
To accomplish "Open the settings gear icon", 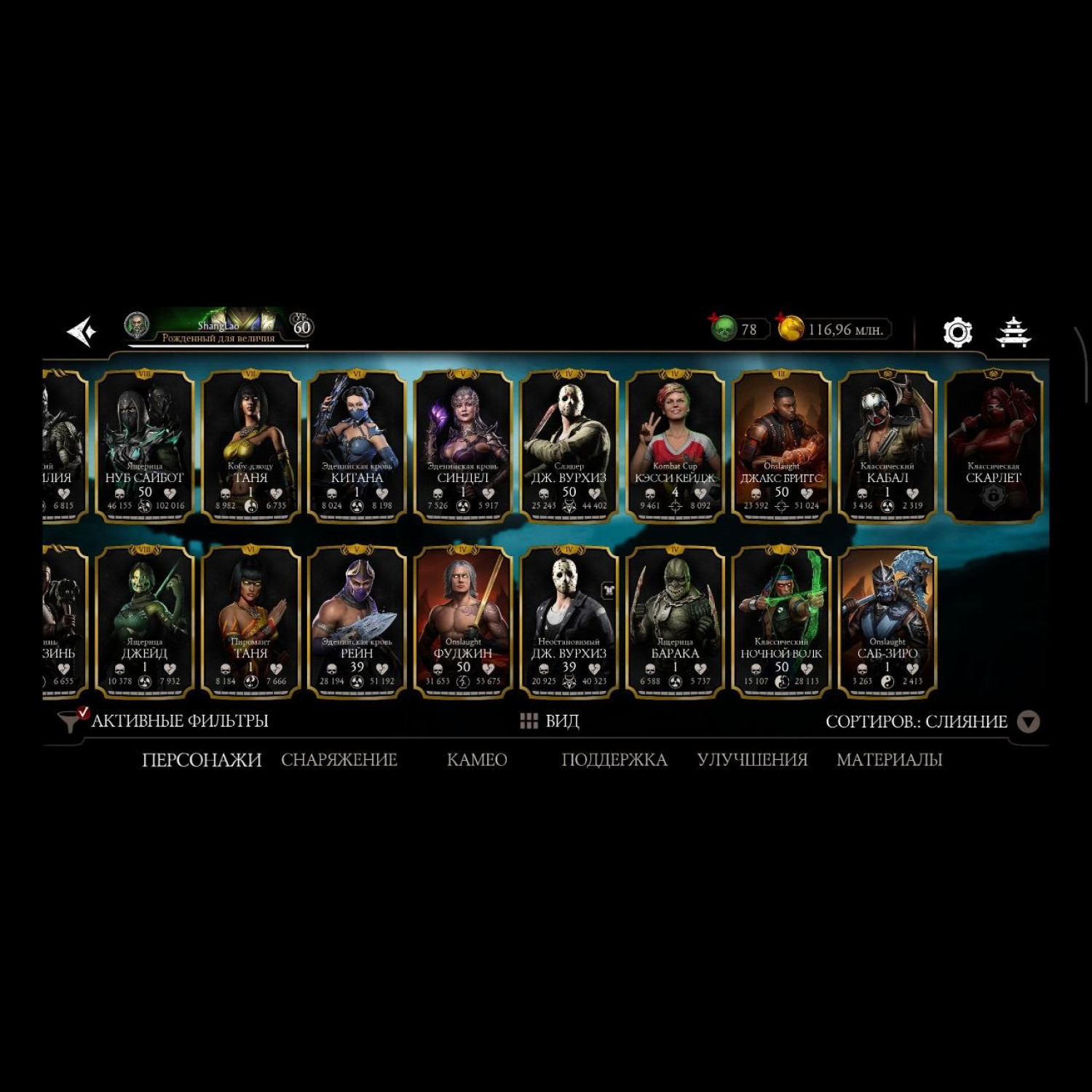I will [x=957, y=332].
